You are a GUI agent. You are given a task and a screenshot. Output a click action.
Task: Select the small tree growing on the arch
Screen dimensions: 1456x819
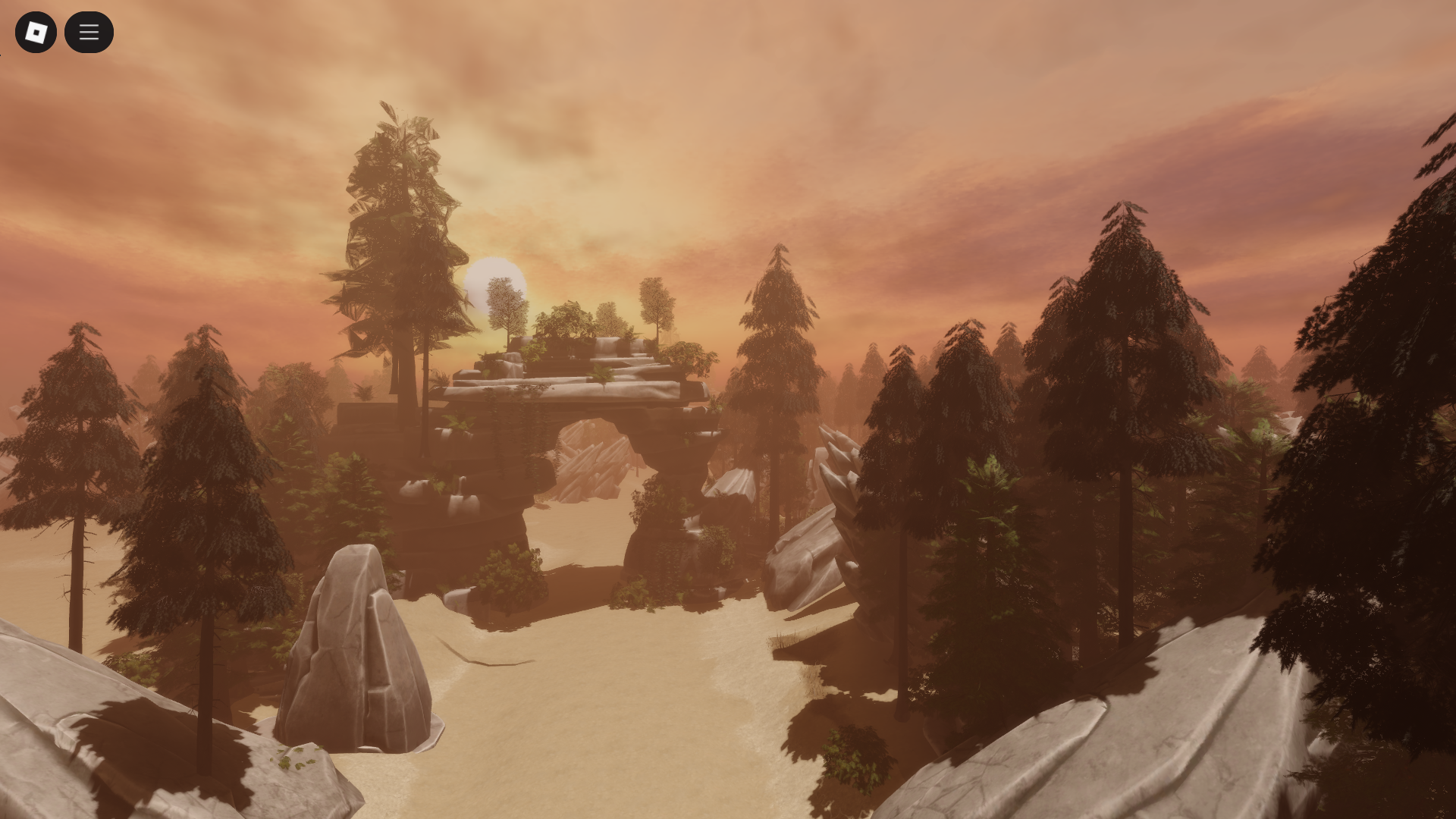(503, 303)
